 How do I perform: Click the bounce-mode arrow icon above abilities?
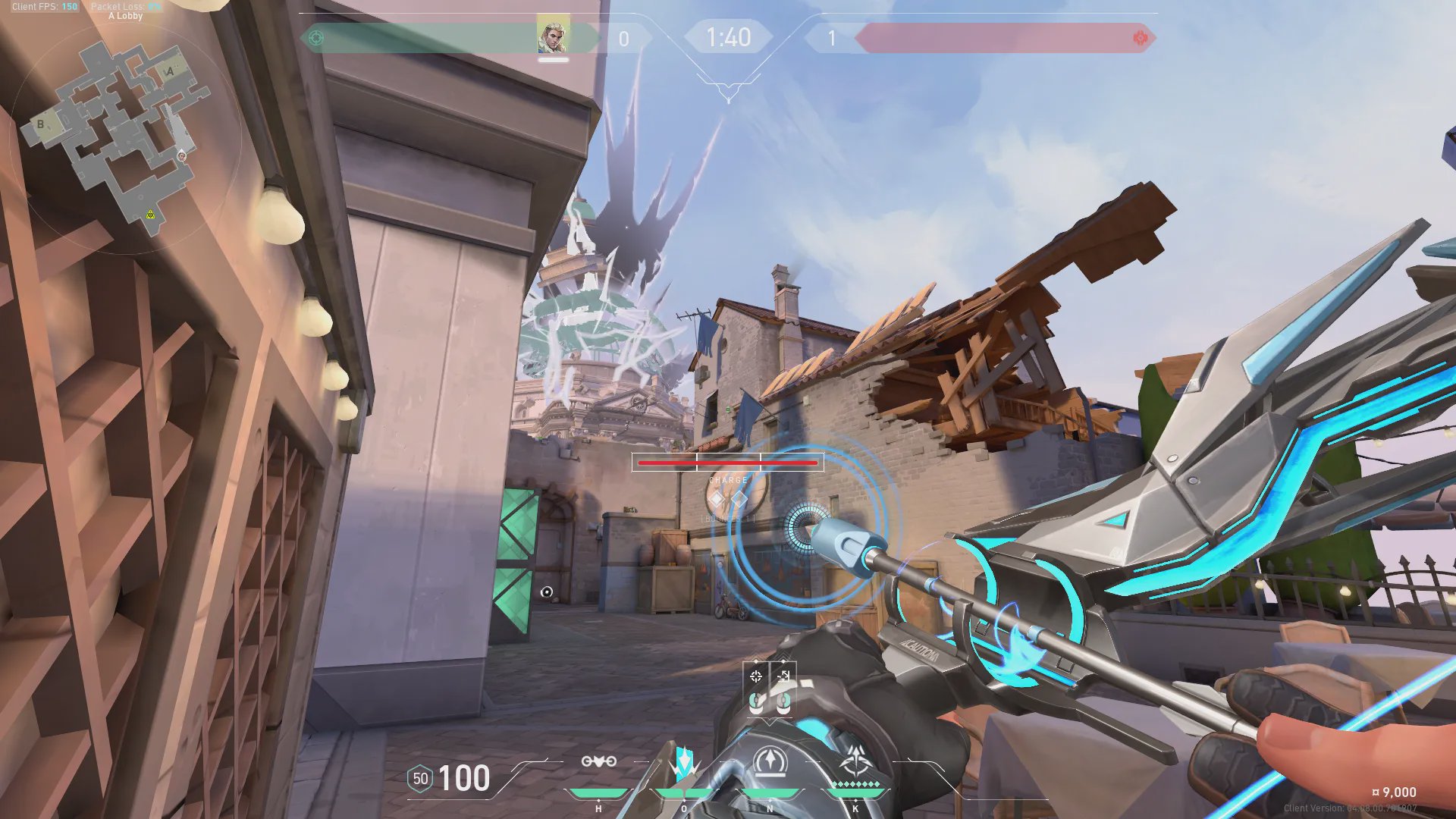click(783, 676)
